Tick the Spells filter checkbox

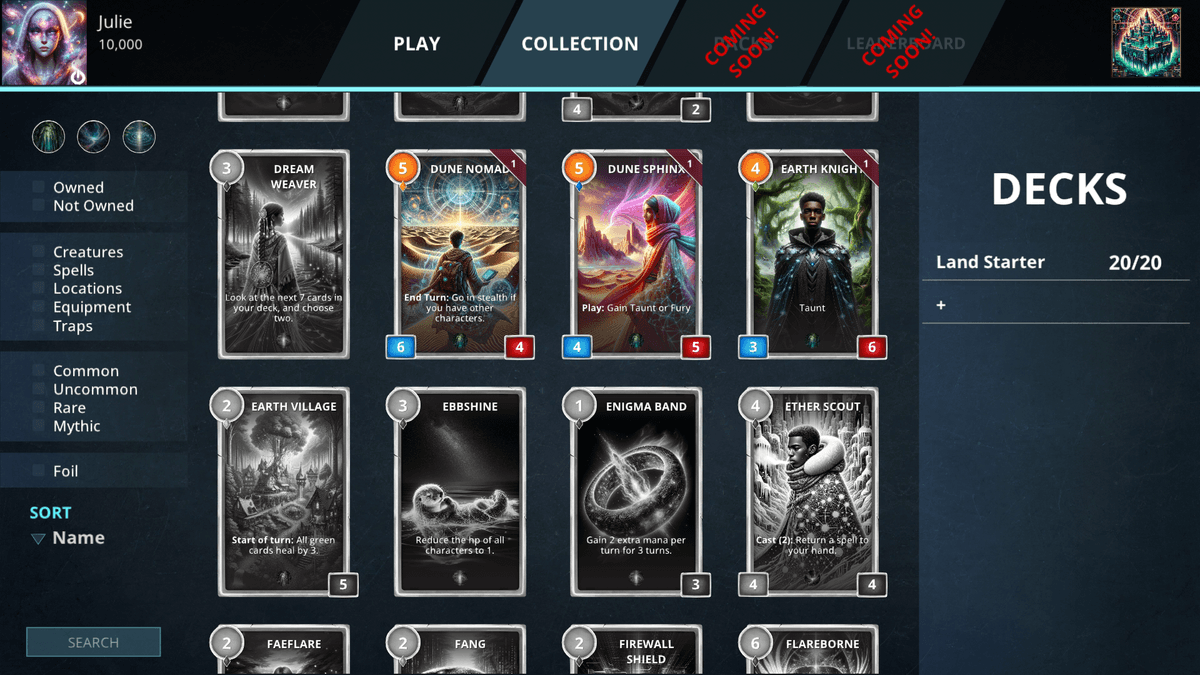(39, 270)
